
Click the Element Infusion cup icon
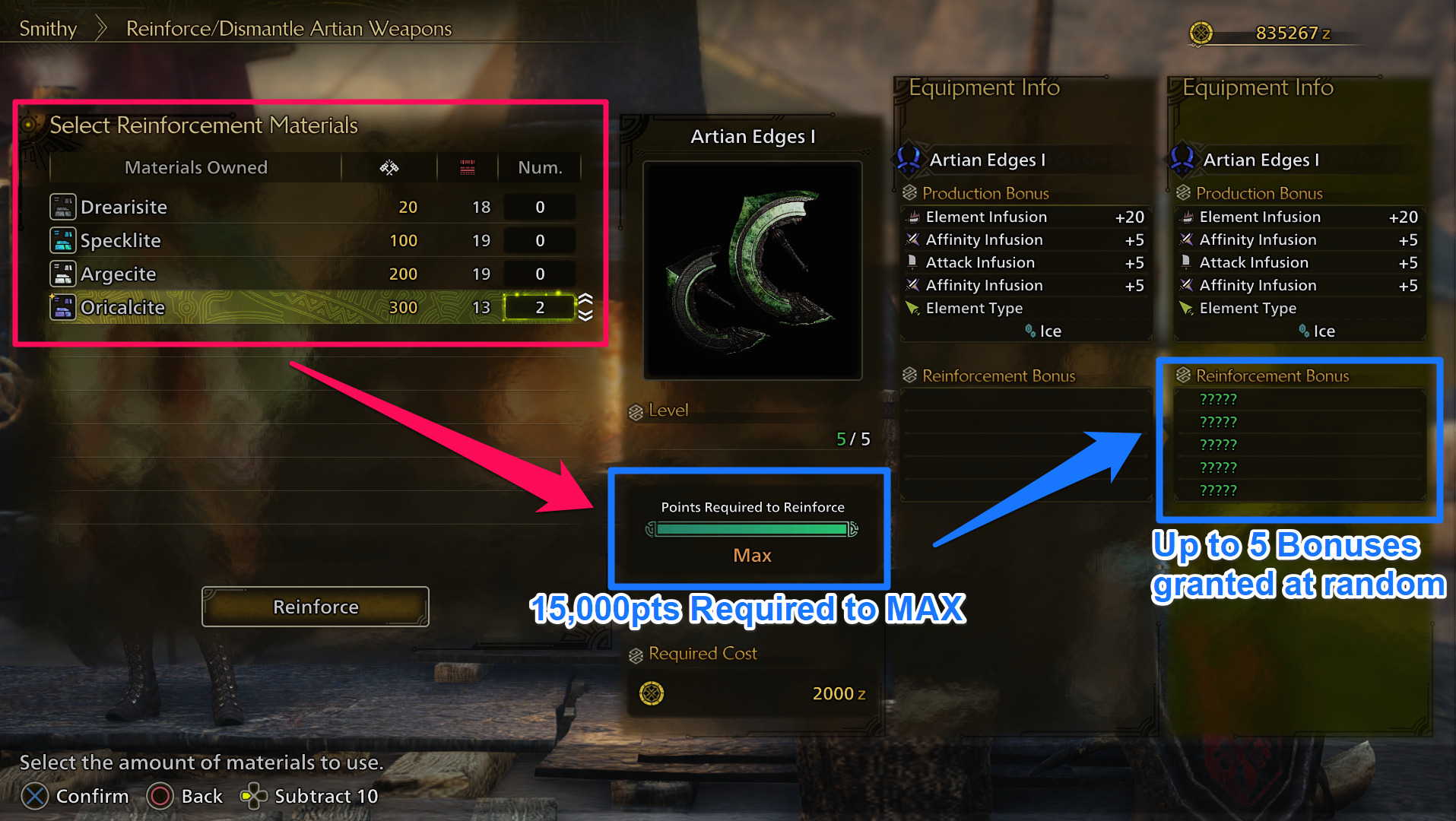tap(915, 217)
